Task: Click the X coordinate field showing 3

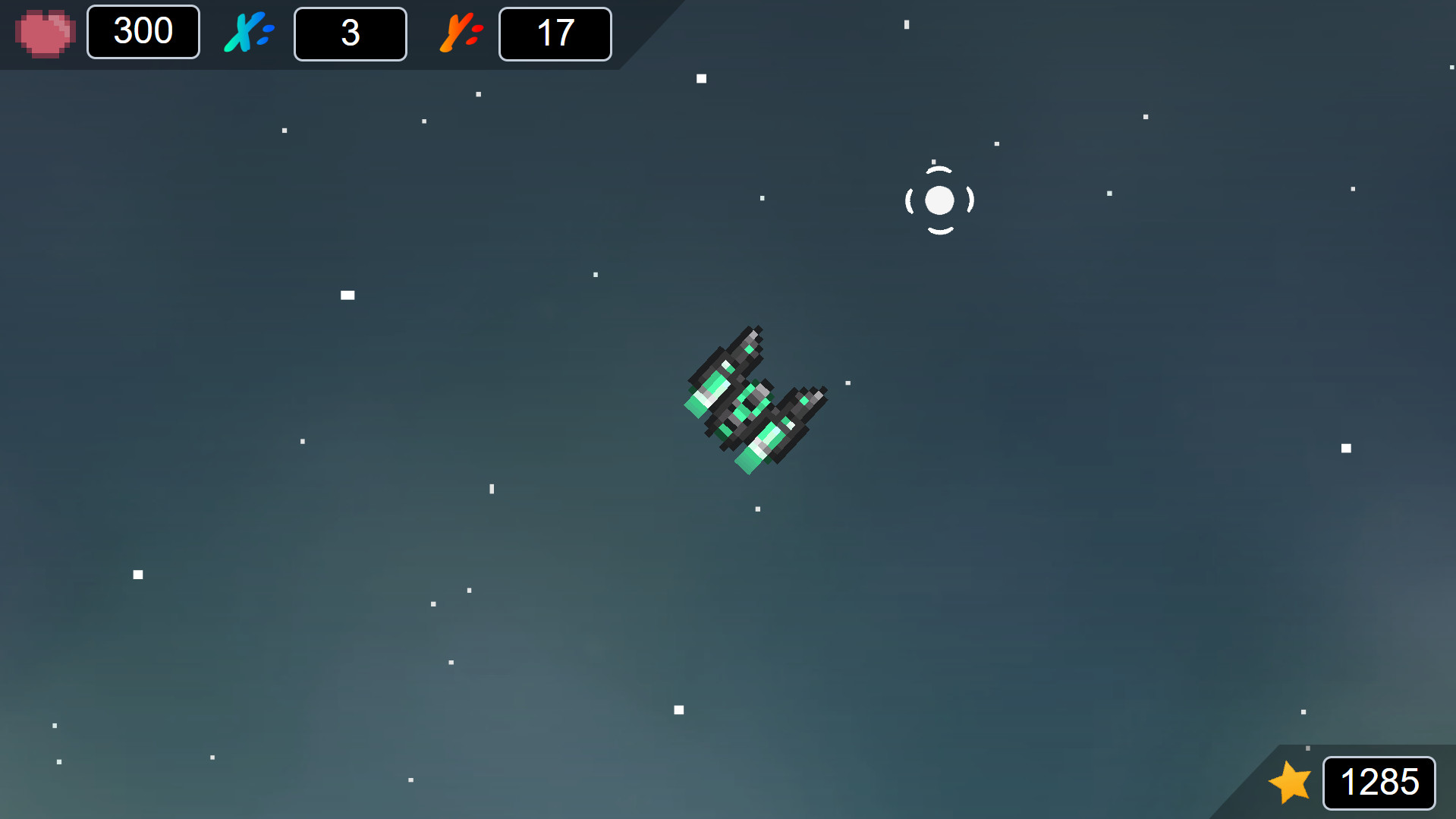Action: [x=350, y=33]
